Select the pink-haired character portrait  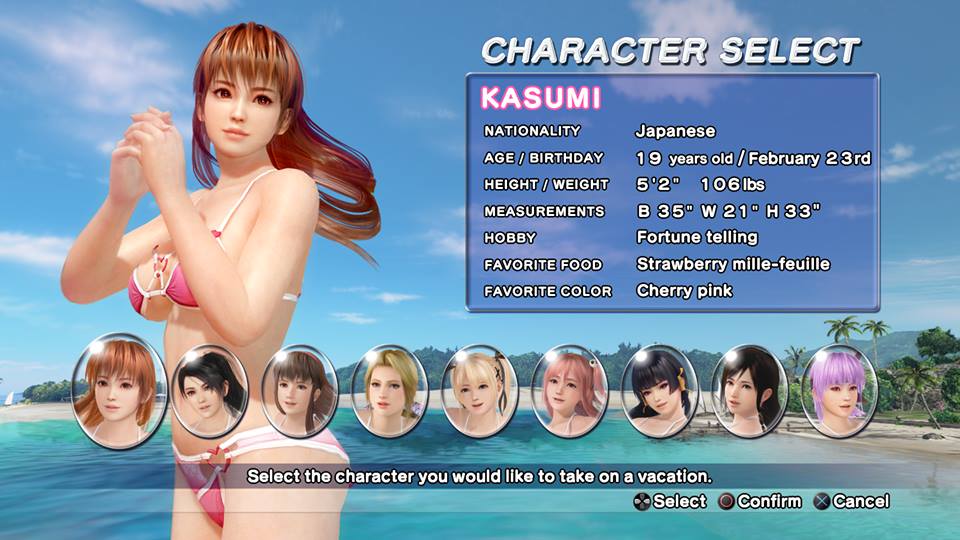pyautogui.click(x=569, y=391)
